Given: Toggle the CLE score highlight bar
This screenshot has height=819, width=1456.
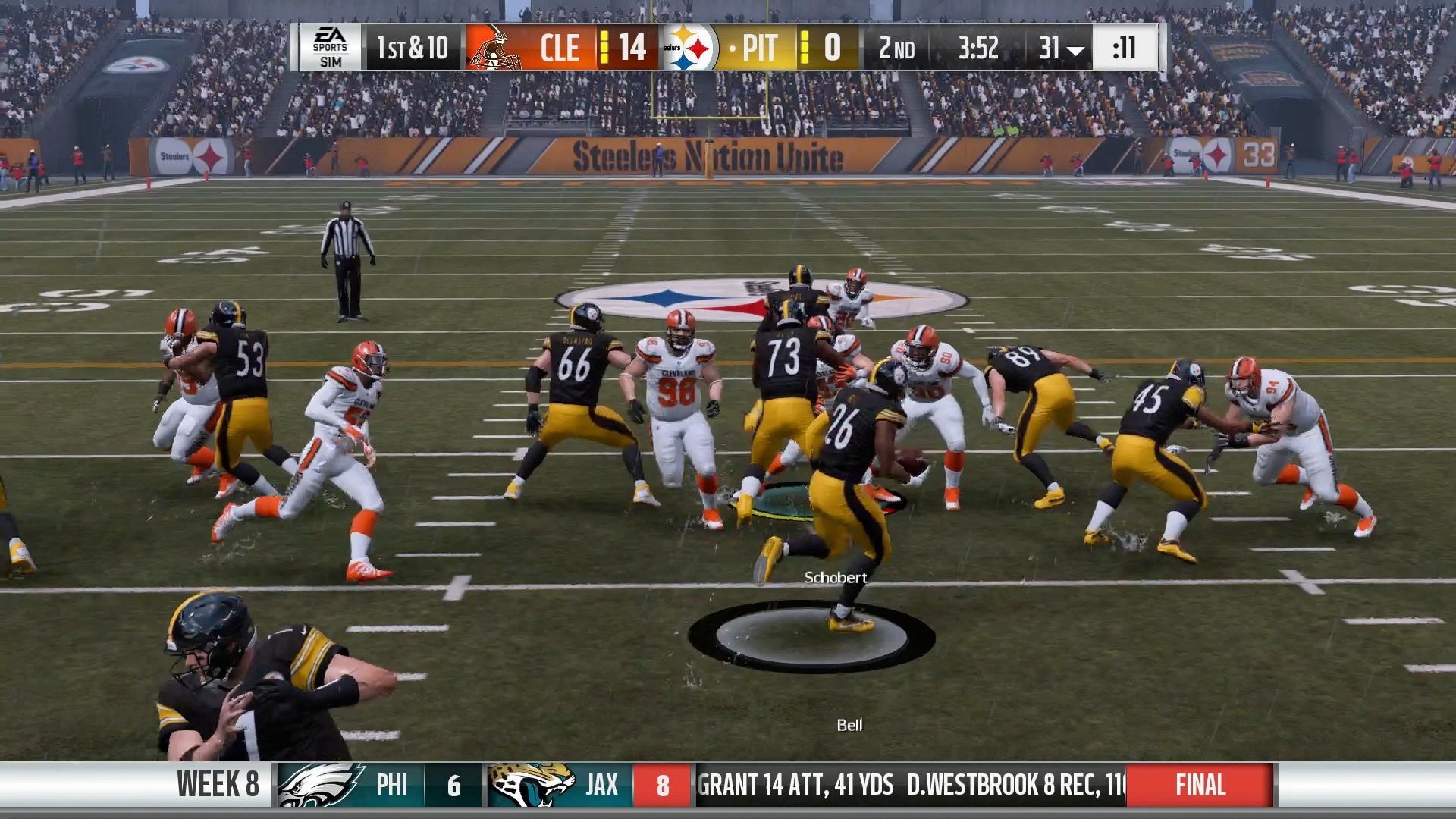Looking at the screenshot, I should [x=603, y=47].
